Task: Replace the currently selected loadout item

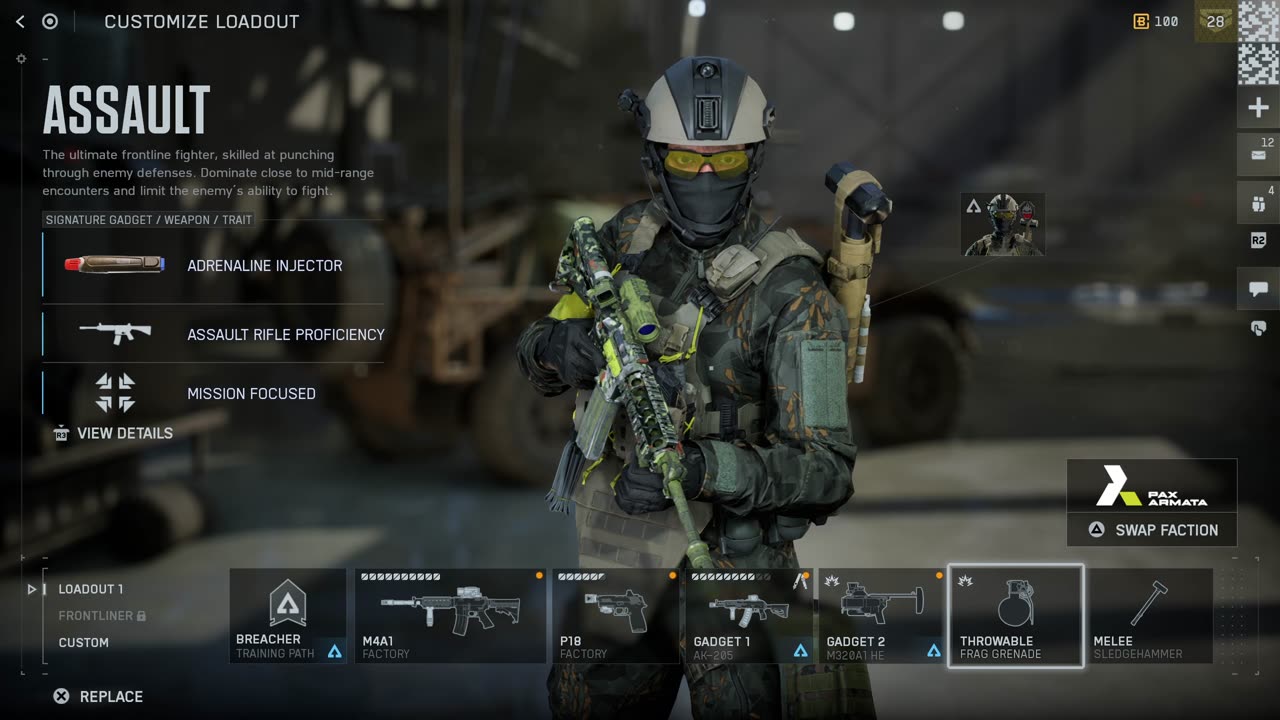Action: [98, 696]
